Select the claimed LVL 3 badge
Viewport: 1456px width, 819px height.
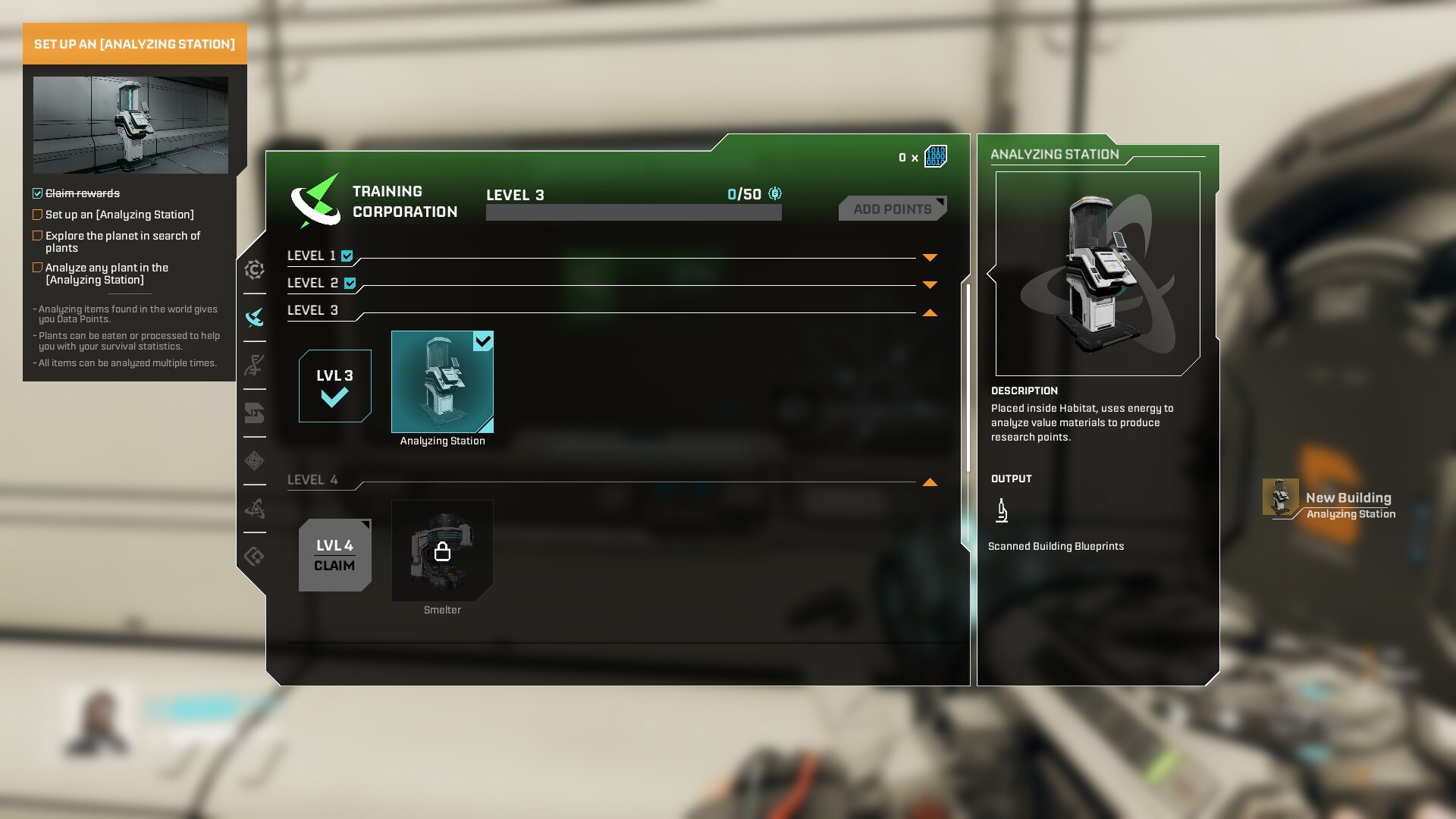[x=334, y=386]
